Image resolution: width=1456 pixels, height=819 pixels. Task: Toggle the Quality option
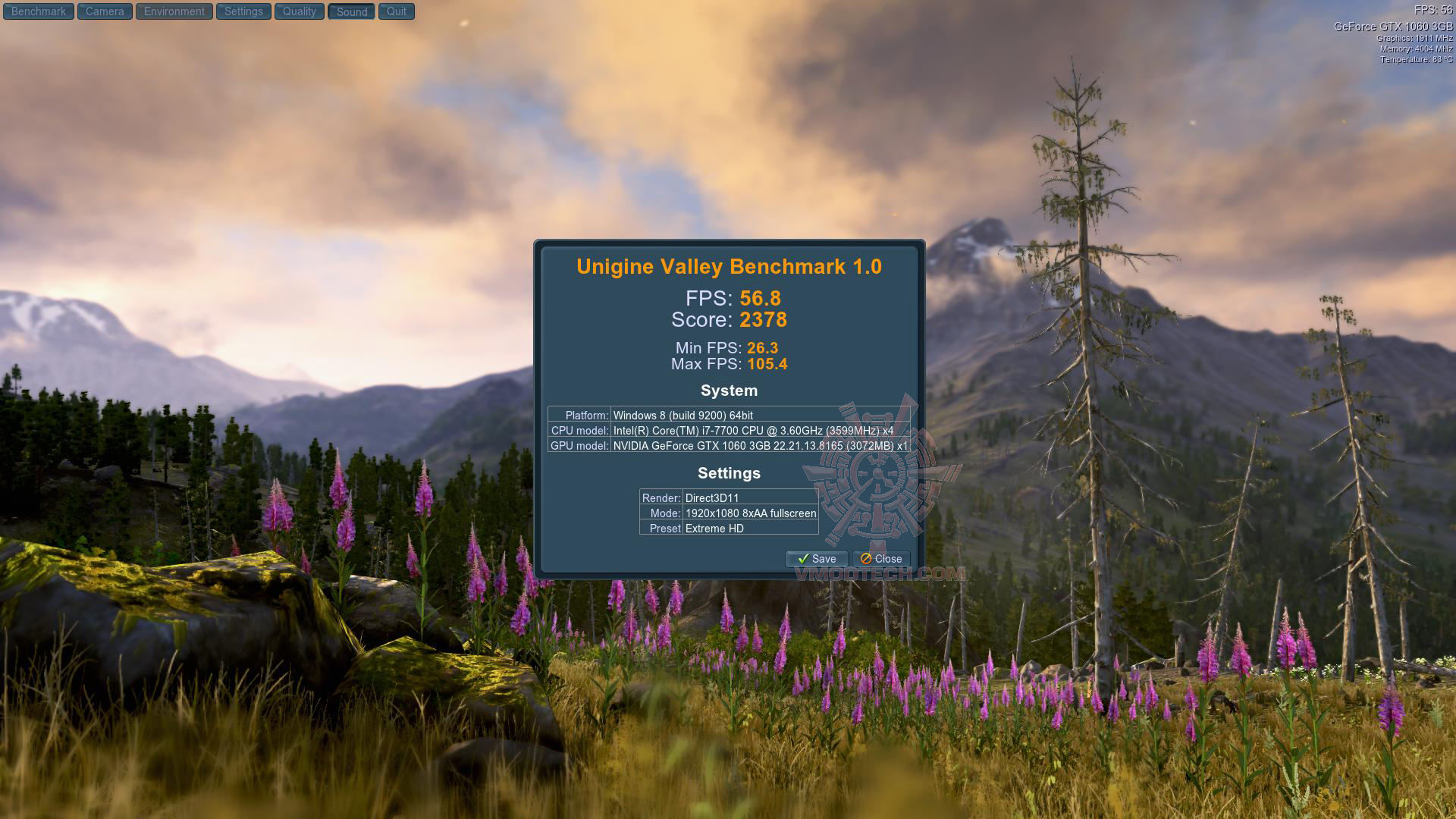300,11
